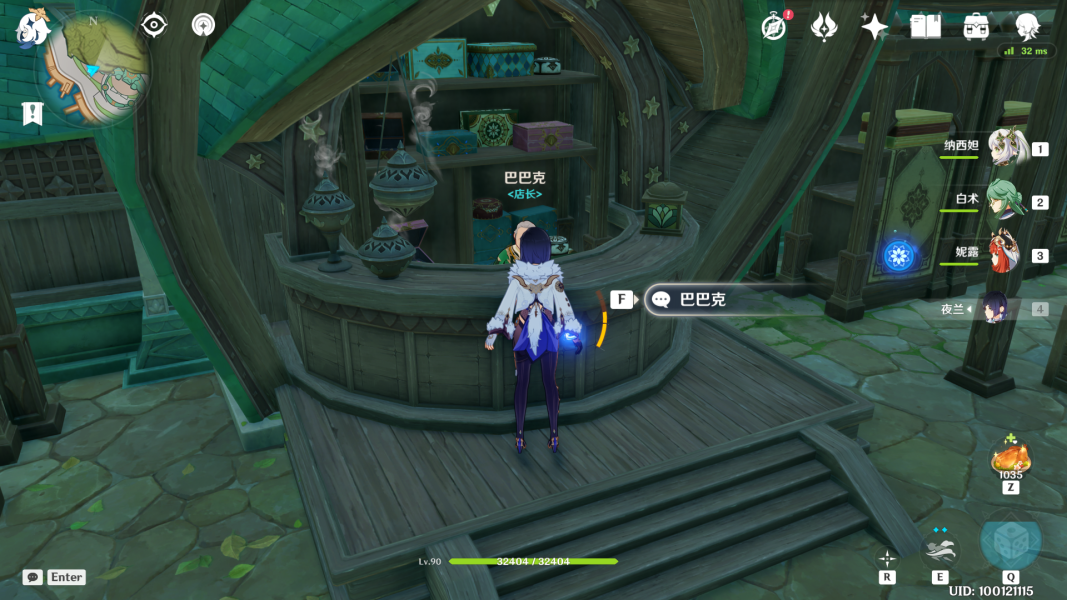Switch to party member 纳西妲

1006,148
